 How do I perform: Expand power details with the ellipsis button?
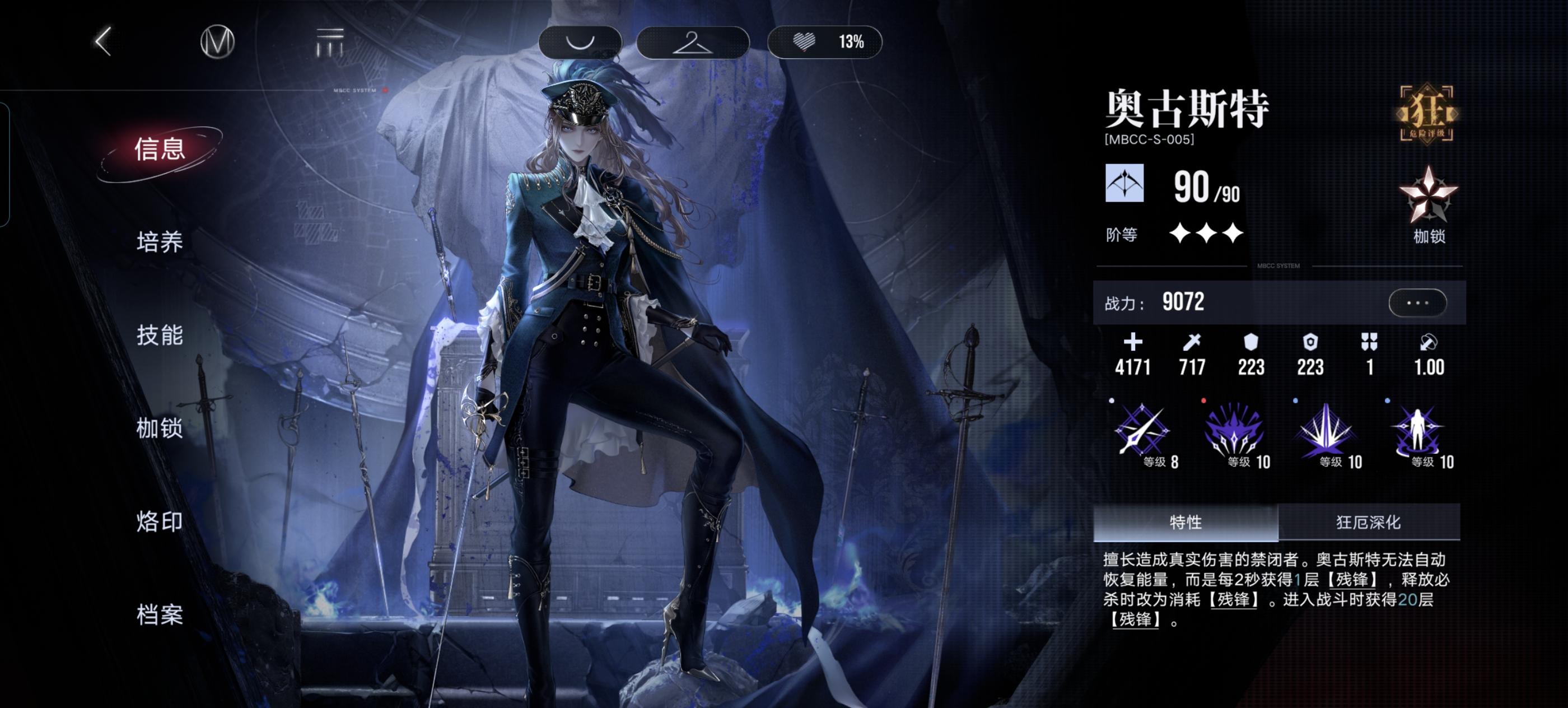click(1417, 302)
